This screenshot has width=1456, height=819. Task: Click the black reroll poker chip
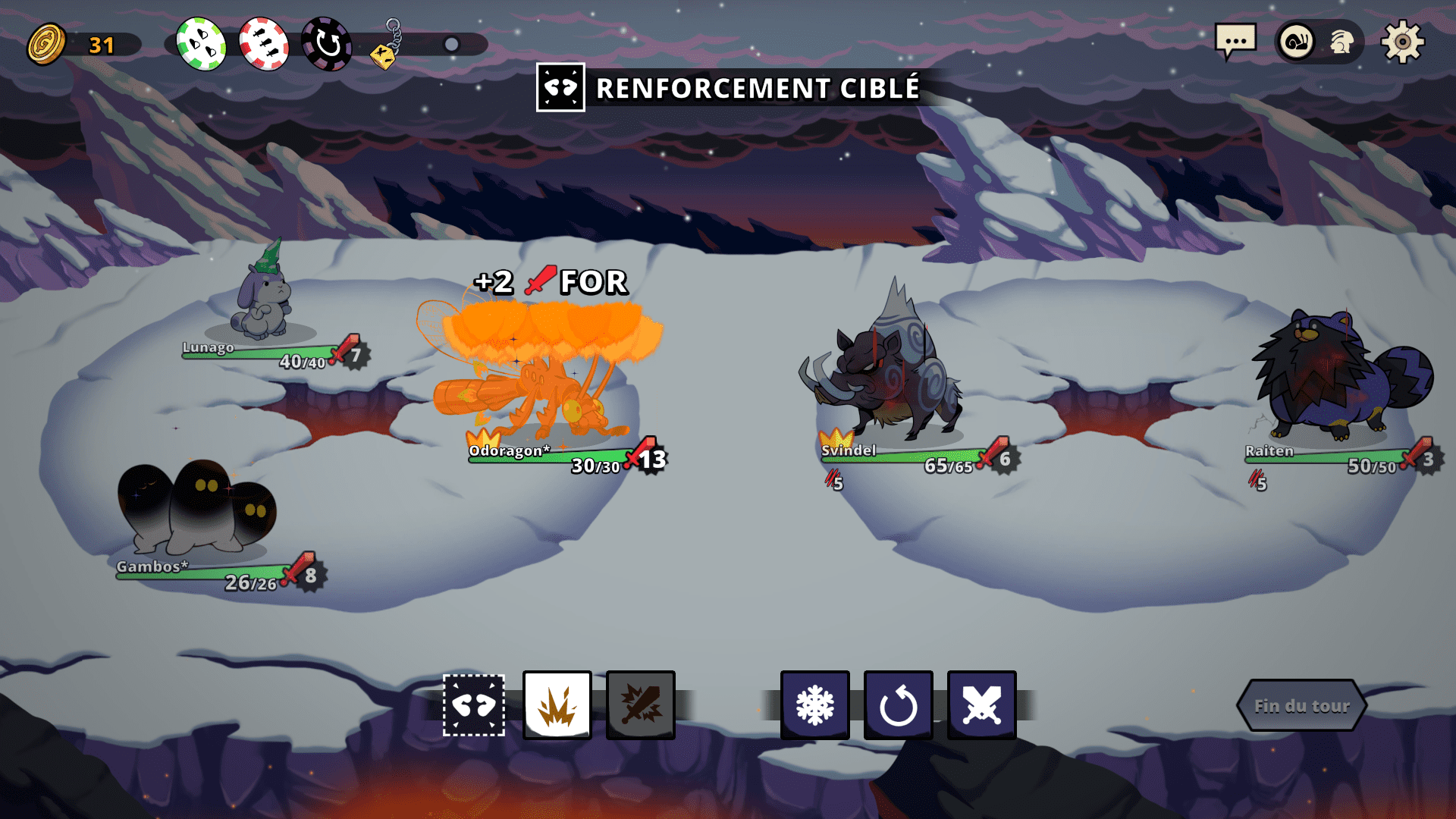[327, 44]
